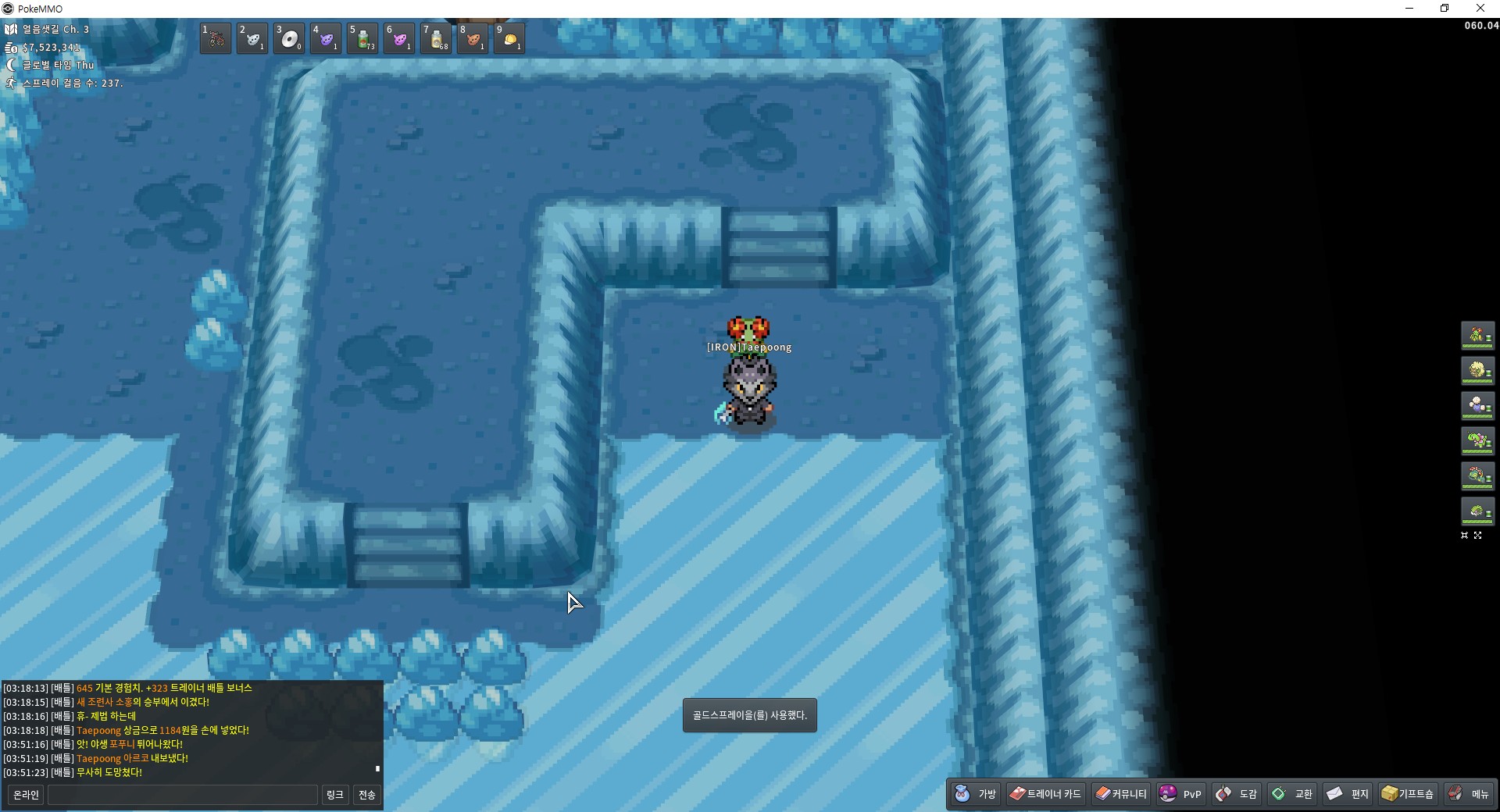Click the chat text input field
Viewport: 1500px width, 812px height.
[183, 795]
